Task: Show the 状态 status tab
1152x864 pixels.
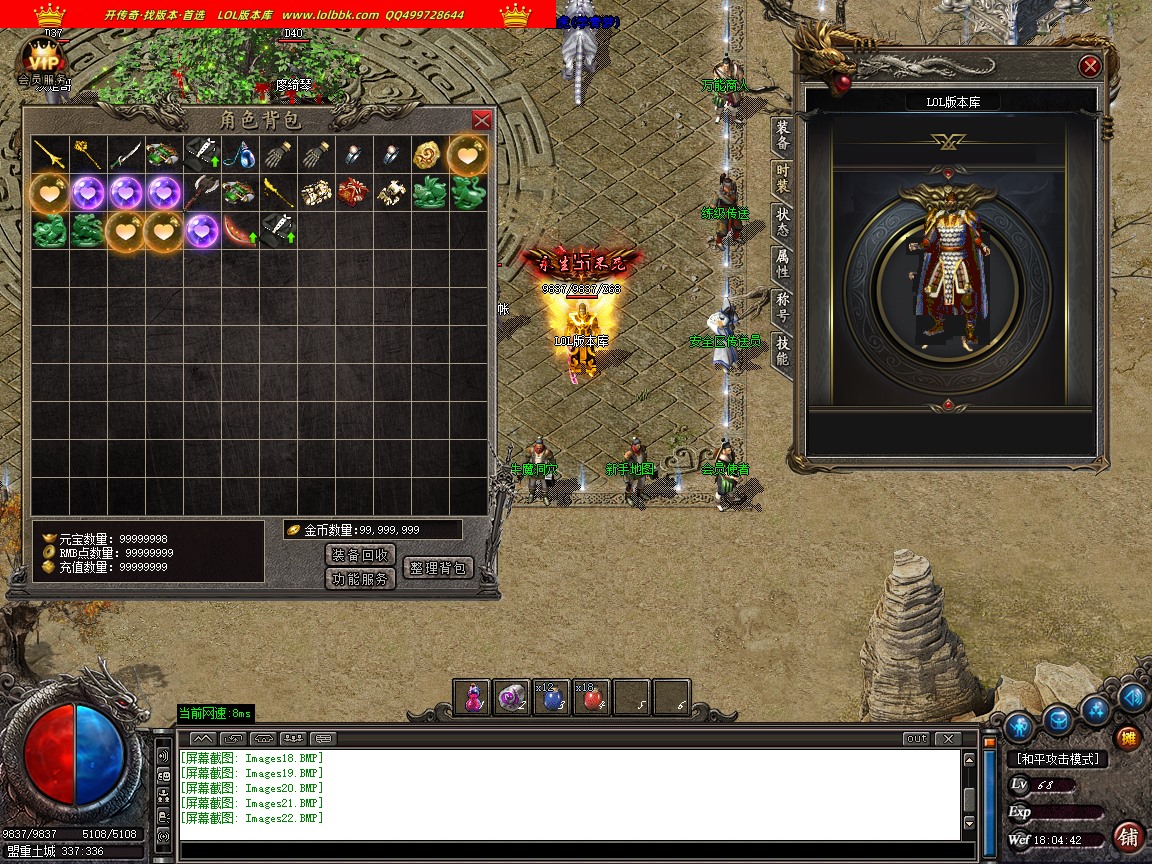Action: 782,222
